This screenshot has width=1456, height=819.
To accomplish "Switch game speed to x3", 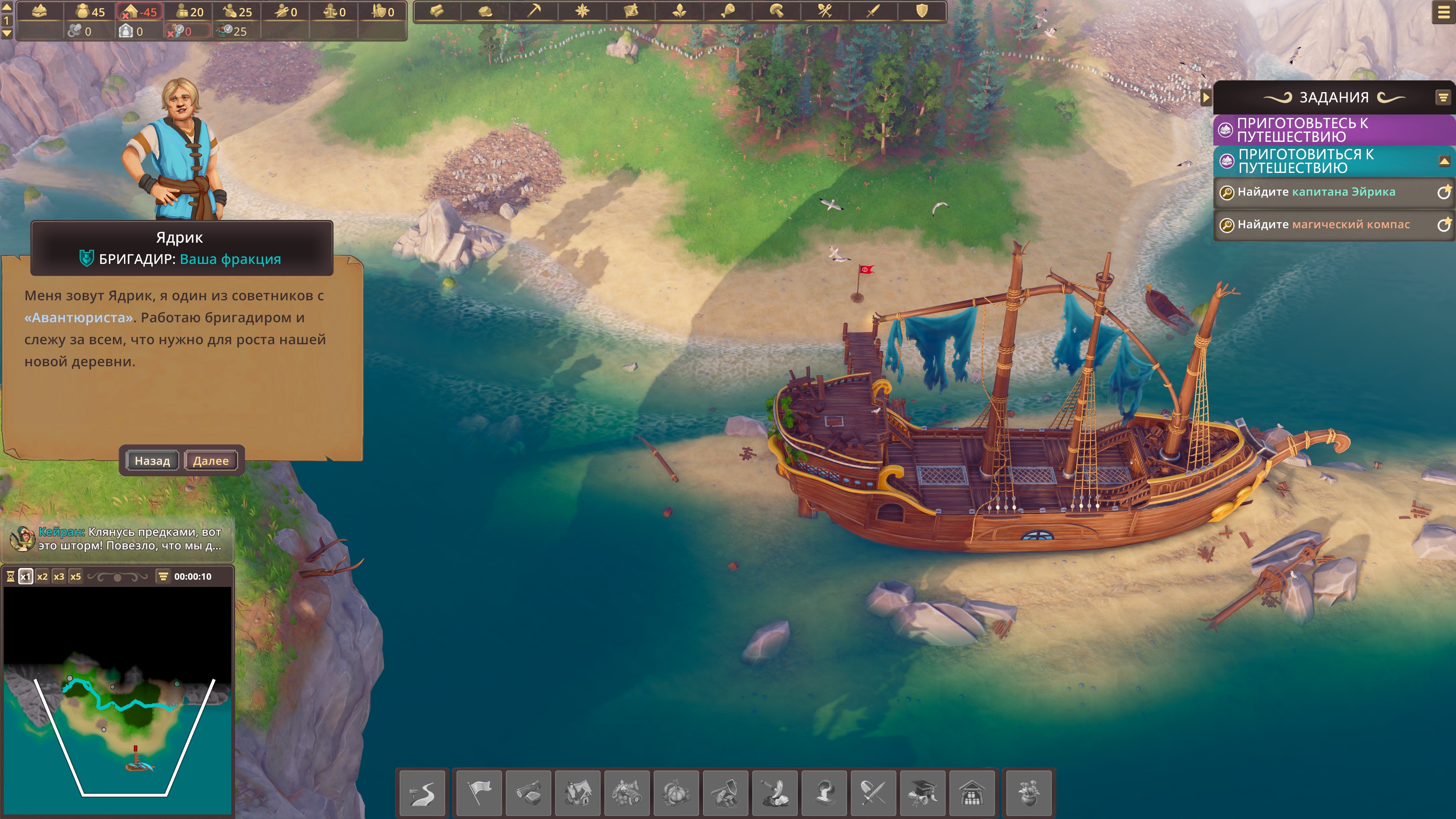I will click(x=59, y=576).
